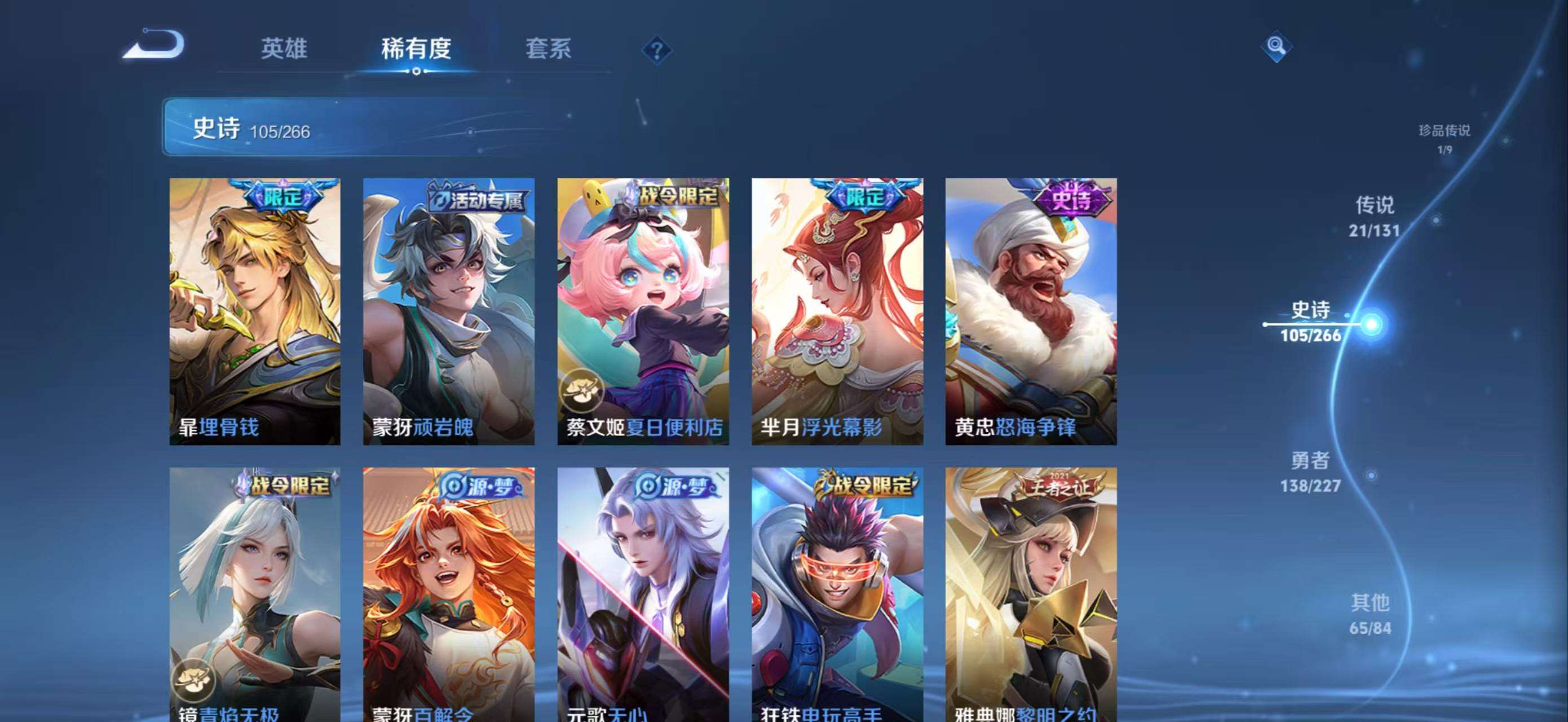This screenshot has height=722, width=1568.
Task: Select the 稀有度 tab
Action: [x=416, y=49]
